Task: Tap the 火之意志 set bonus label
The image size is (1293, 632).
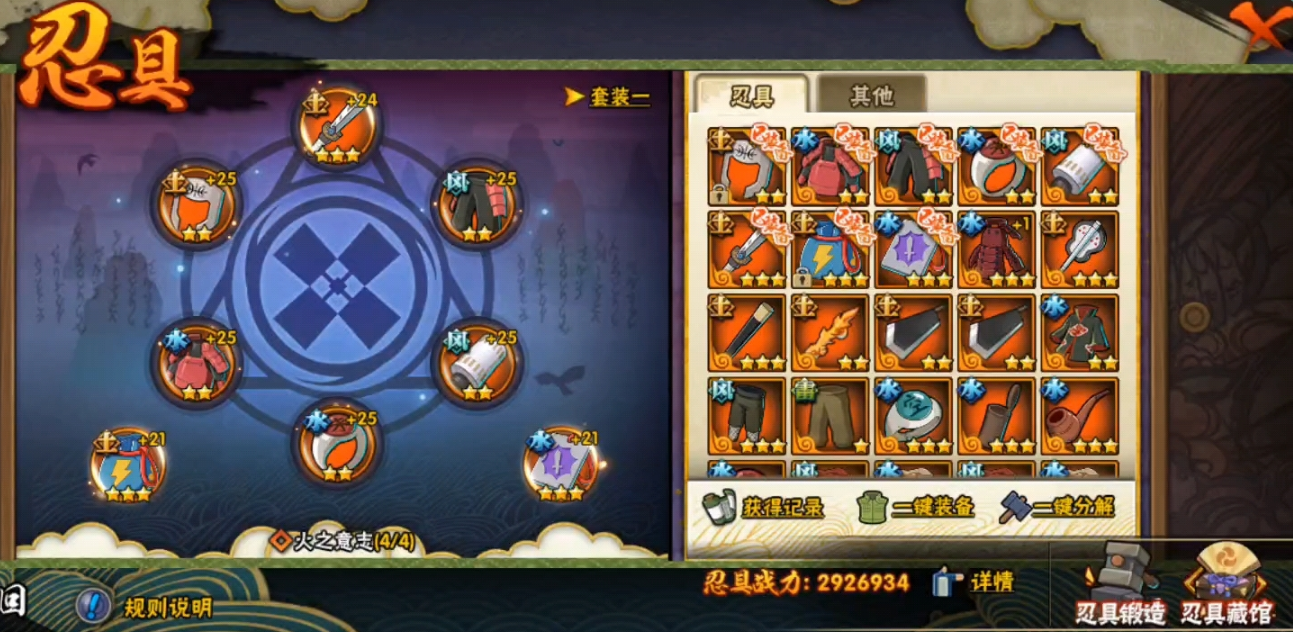Action: (344, 542)
